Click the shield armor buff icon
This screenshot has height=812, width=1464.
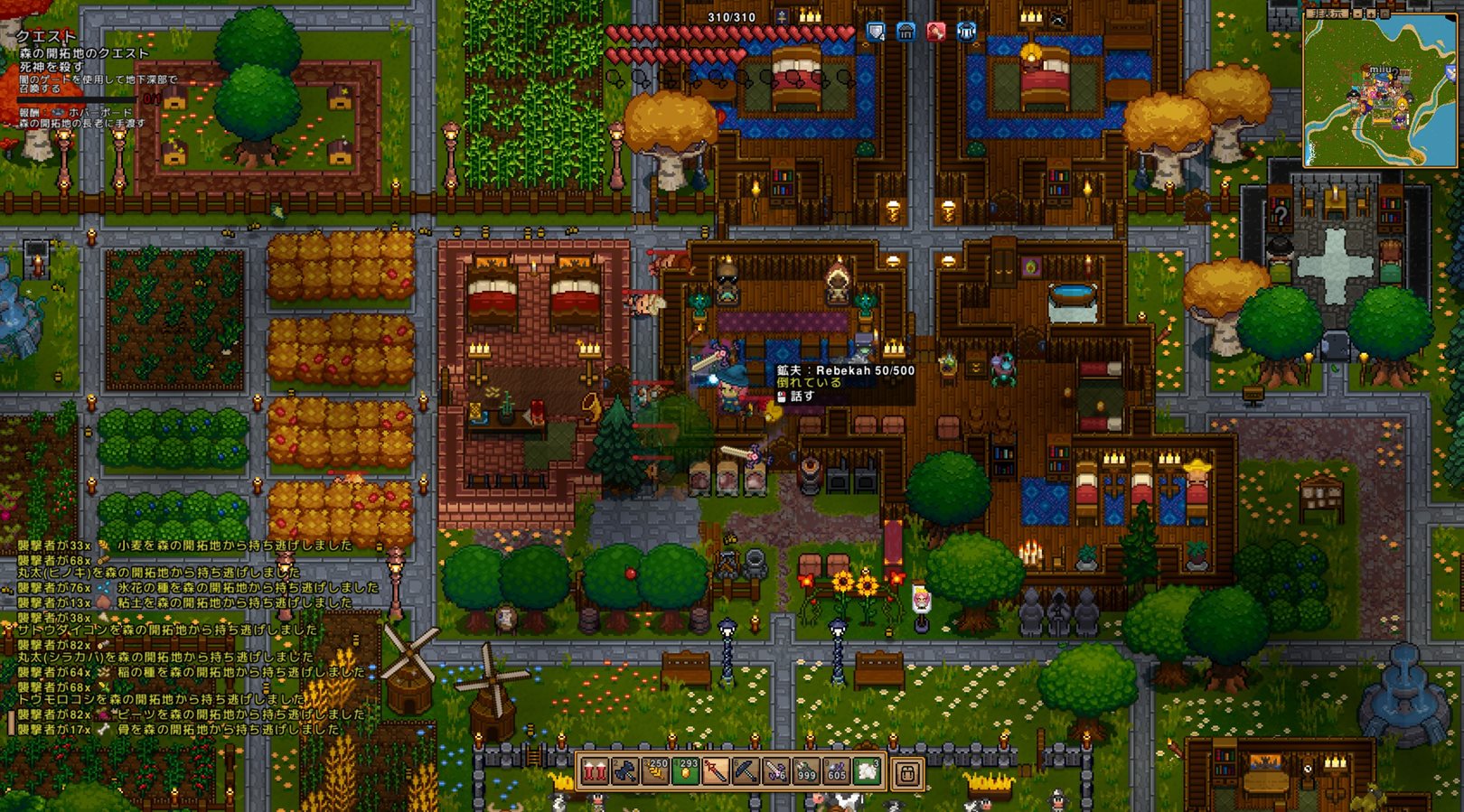[876, 33]
